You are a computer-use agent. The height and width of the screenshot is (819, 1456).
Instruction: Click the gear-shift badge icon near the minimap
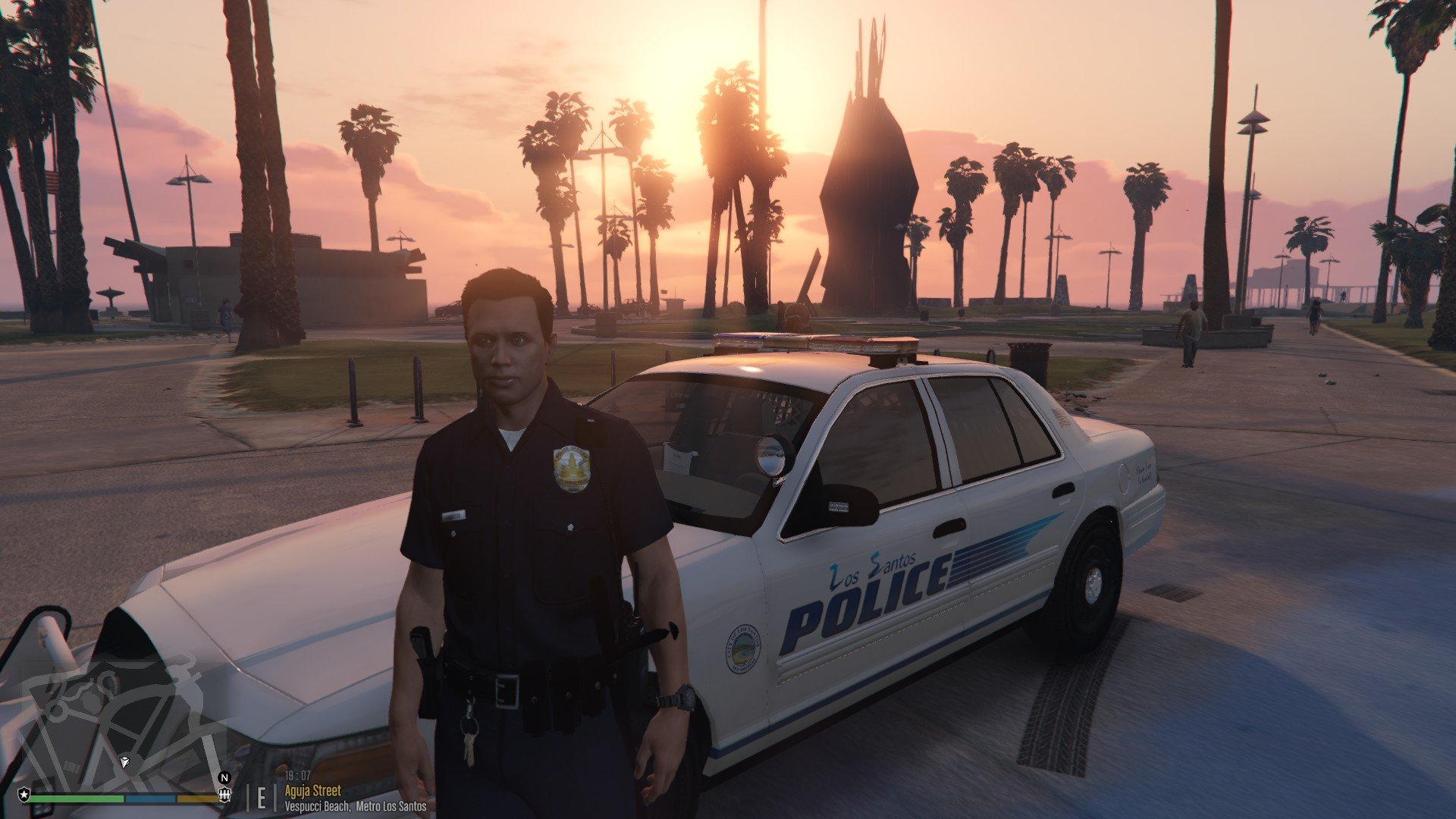pyautogui.click(x=224, y=795)
